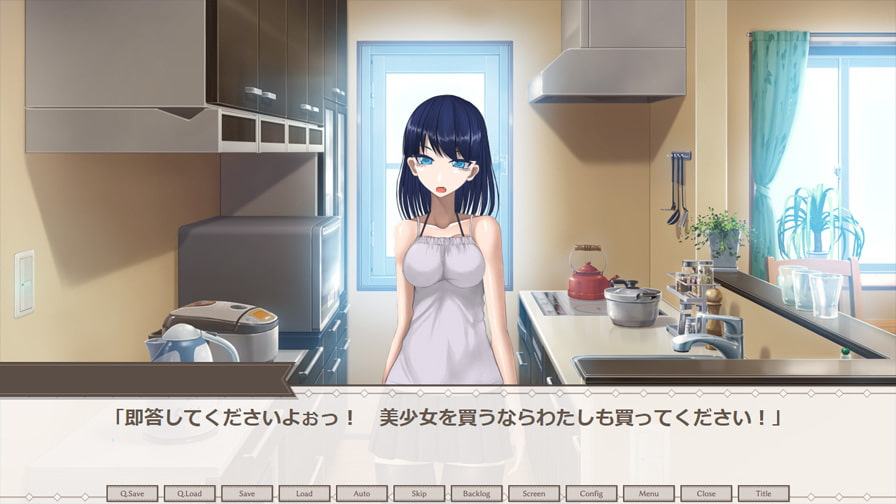The width and height of the screenshot is (896, 504).
Task: Open the Load menu
Action: [x=304, y=493]
